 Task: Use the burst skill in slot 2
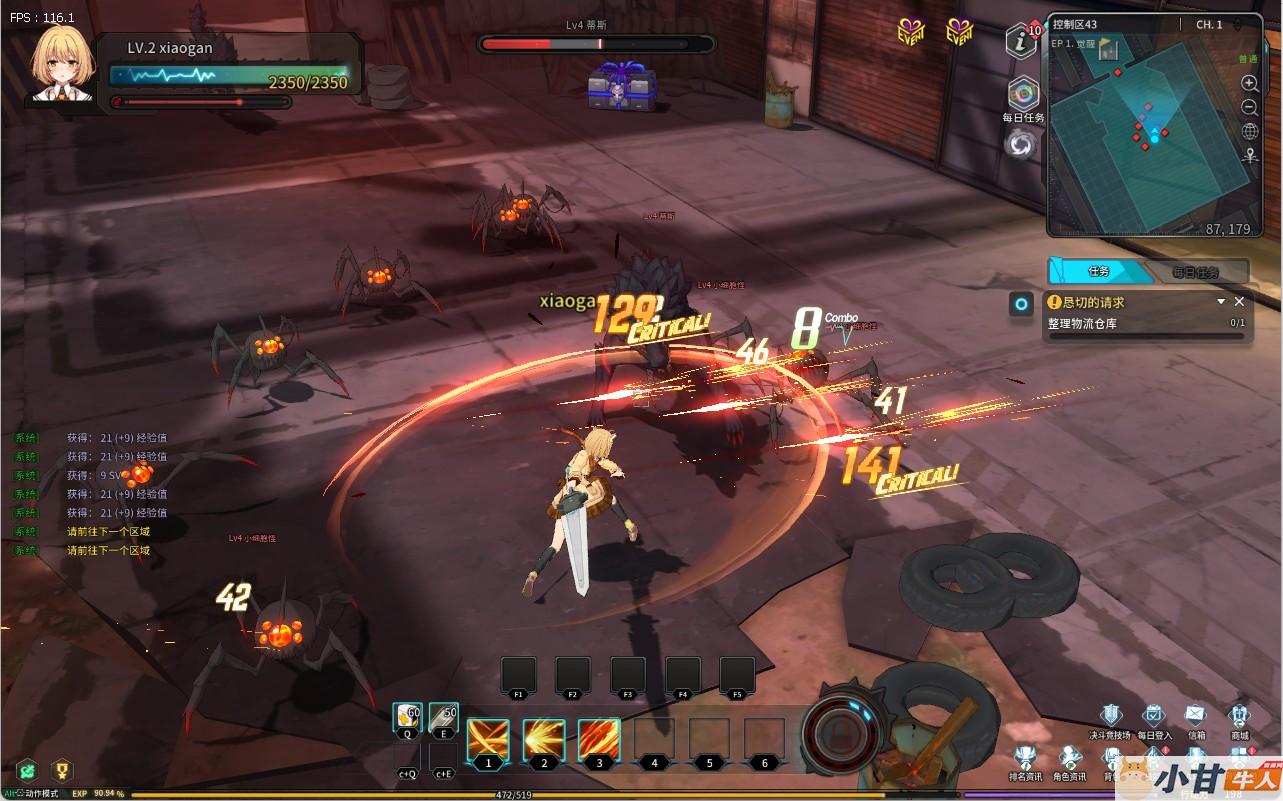pyautogui.click(x=543, y=741)
